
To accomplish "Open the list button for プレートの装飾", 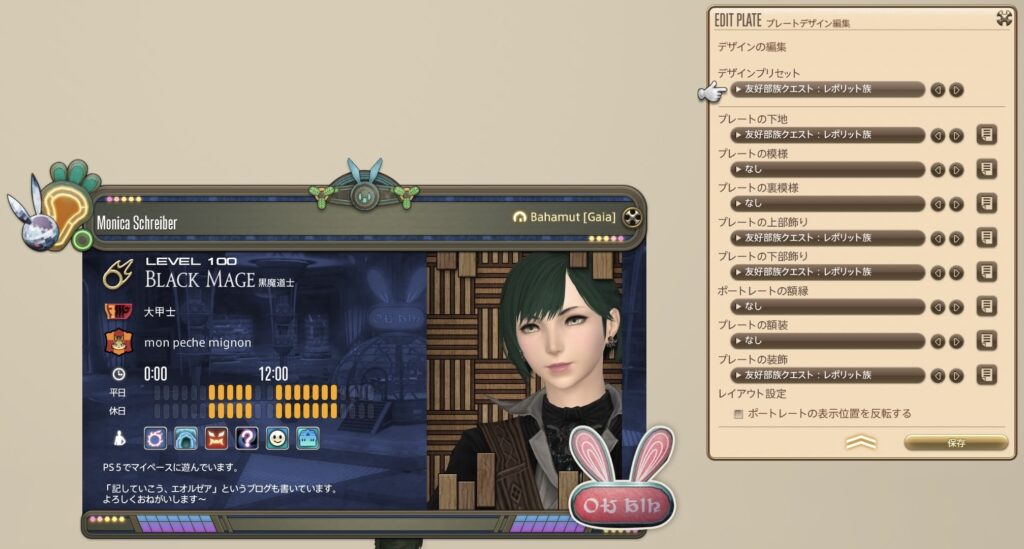I will (986, 375).
